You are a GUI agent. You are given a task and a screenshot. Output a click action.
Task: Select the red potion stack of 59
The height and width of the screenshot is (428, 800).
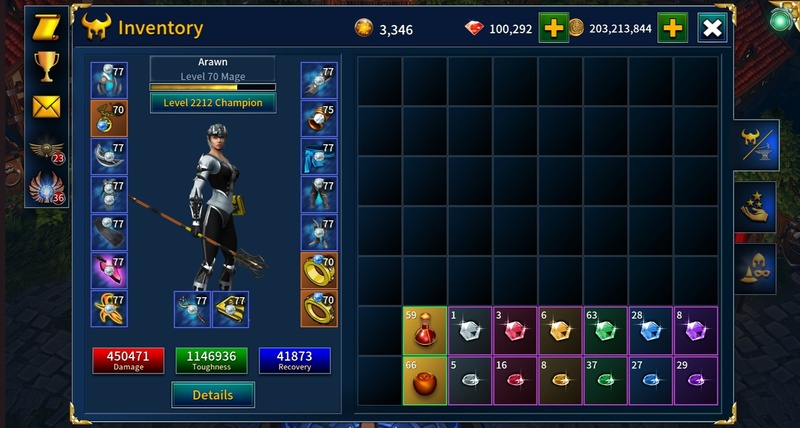coord(425,331)
